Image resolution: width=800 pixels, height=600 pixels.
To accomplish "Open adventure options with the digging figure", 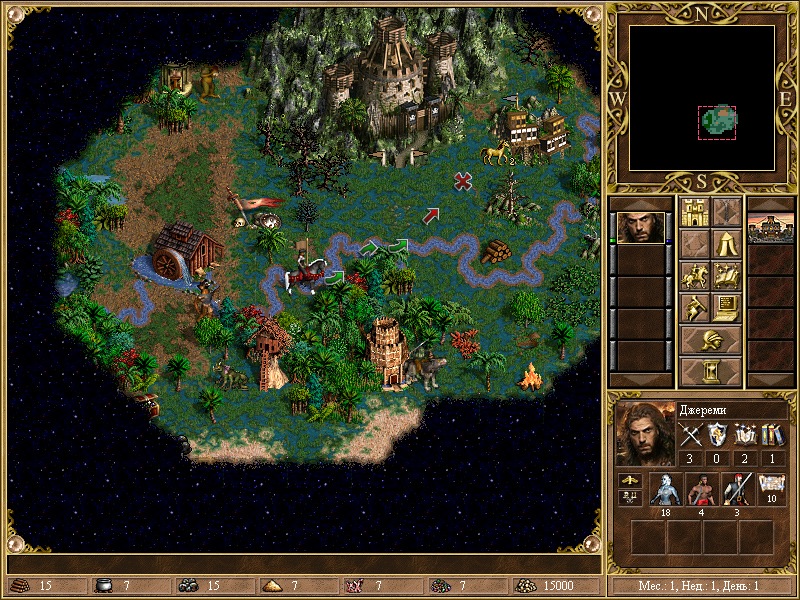I will 693,307.
